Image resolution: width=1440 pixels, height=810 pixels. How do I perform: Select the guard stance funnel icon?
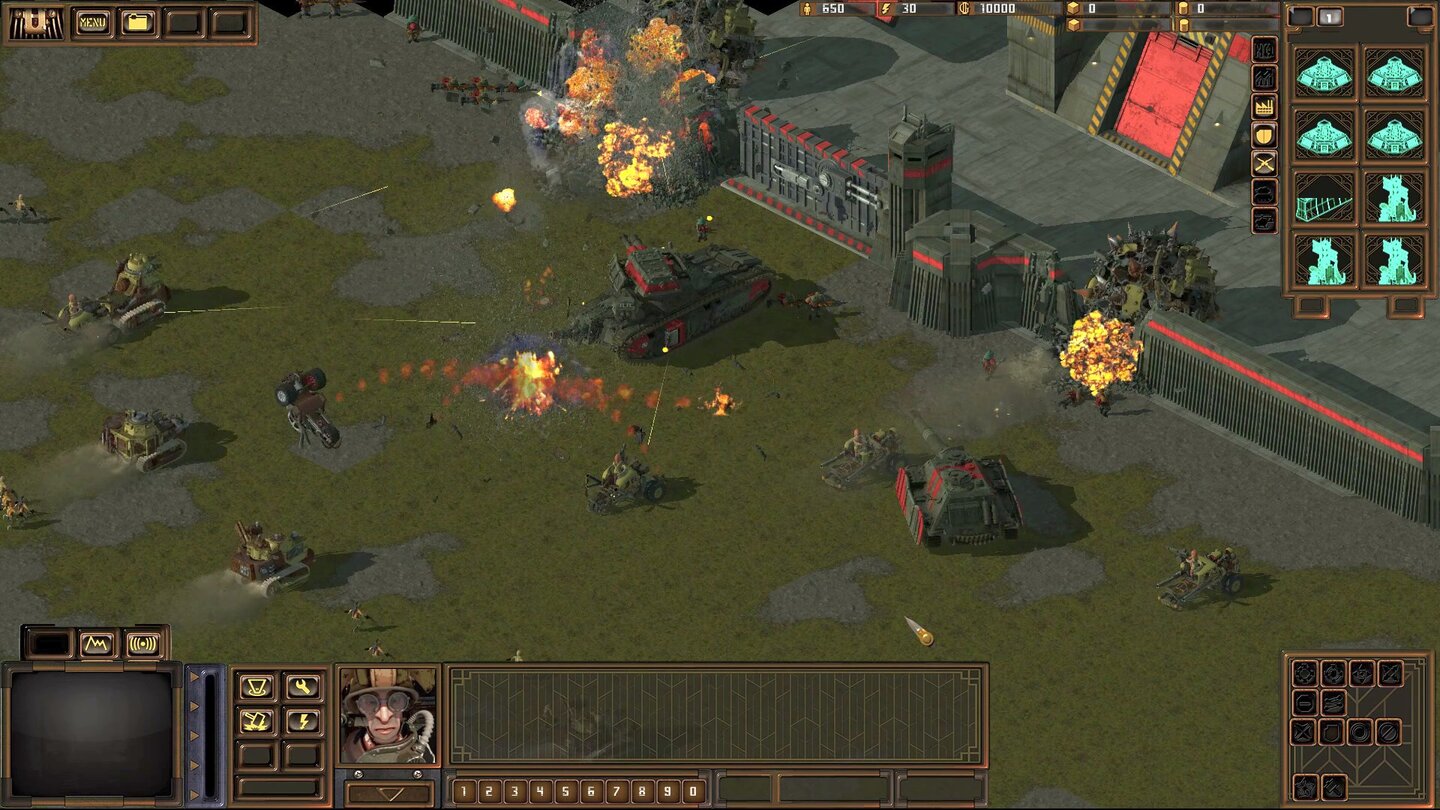point(257,687)
